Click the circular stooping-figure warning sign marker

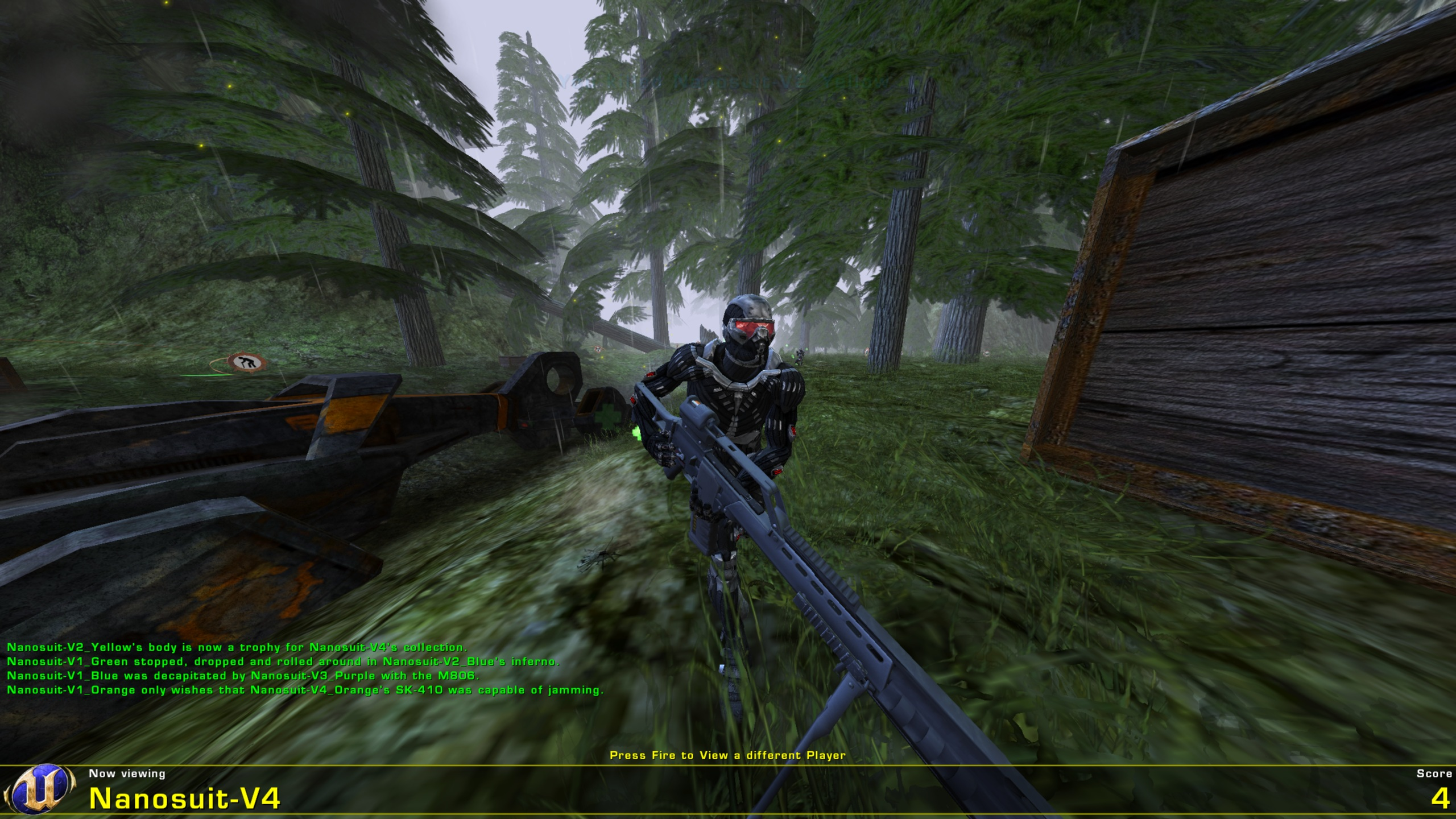(x=246, y=361)
